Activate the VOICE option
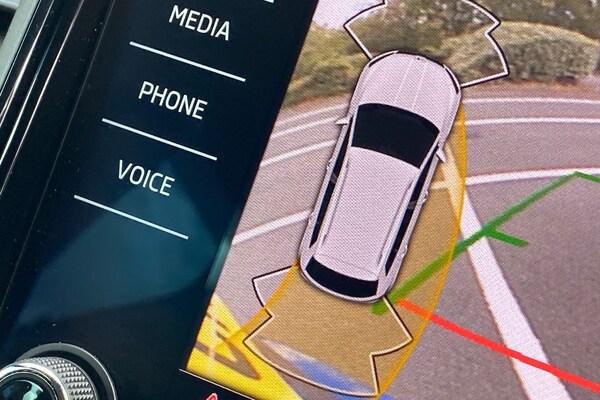The image size is (600, 400). pyautogui.click(x=145, y=178)
